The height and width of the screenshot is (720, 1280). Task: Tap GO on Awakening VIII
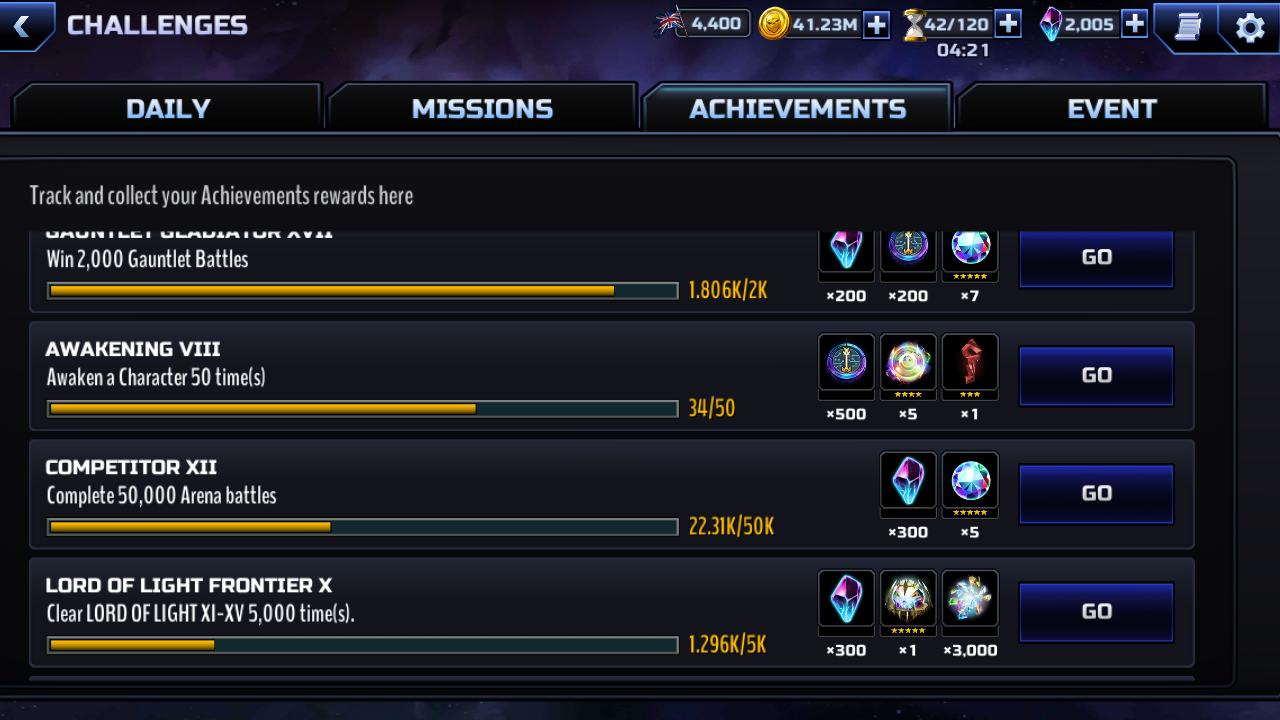[x=1096, y=375]
